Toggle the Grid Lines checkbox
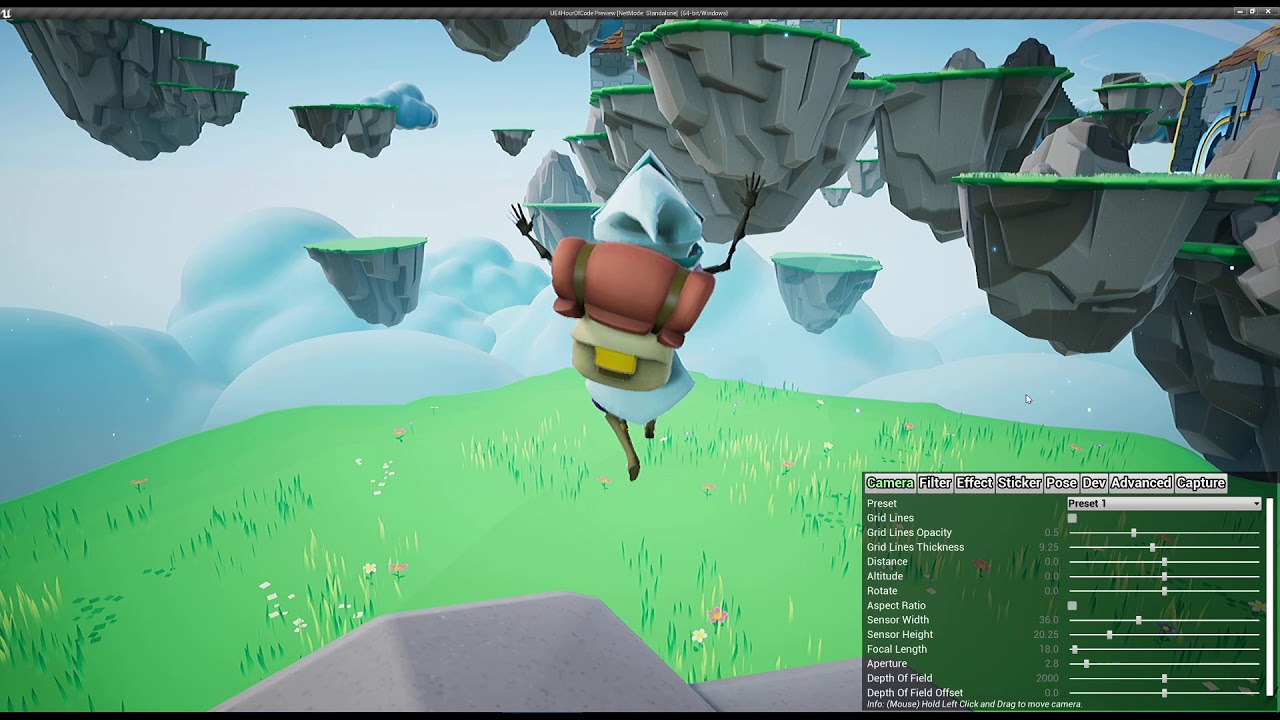The height and width of the screenshot is (720, 1280). [1073, 518]
